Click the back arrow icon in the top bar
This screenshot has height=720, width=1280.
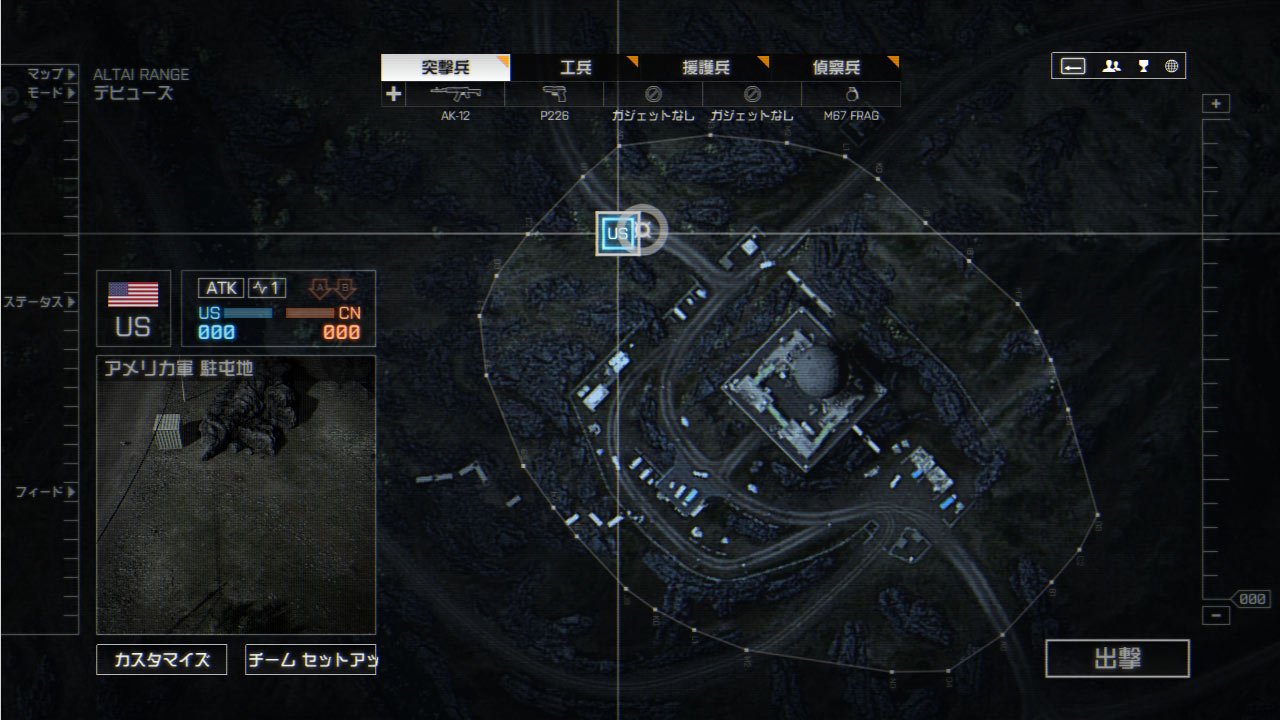tap(1073, 66)
